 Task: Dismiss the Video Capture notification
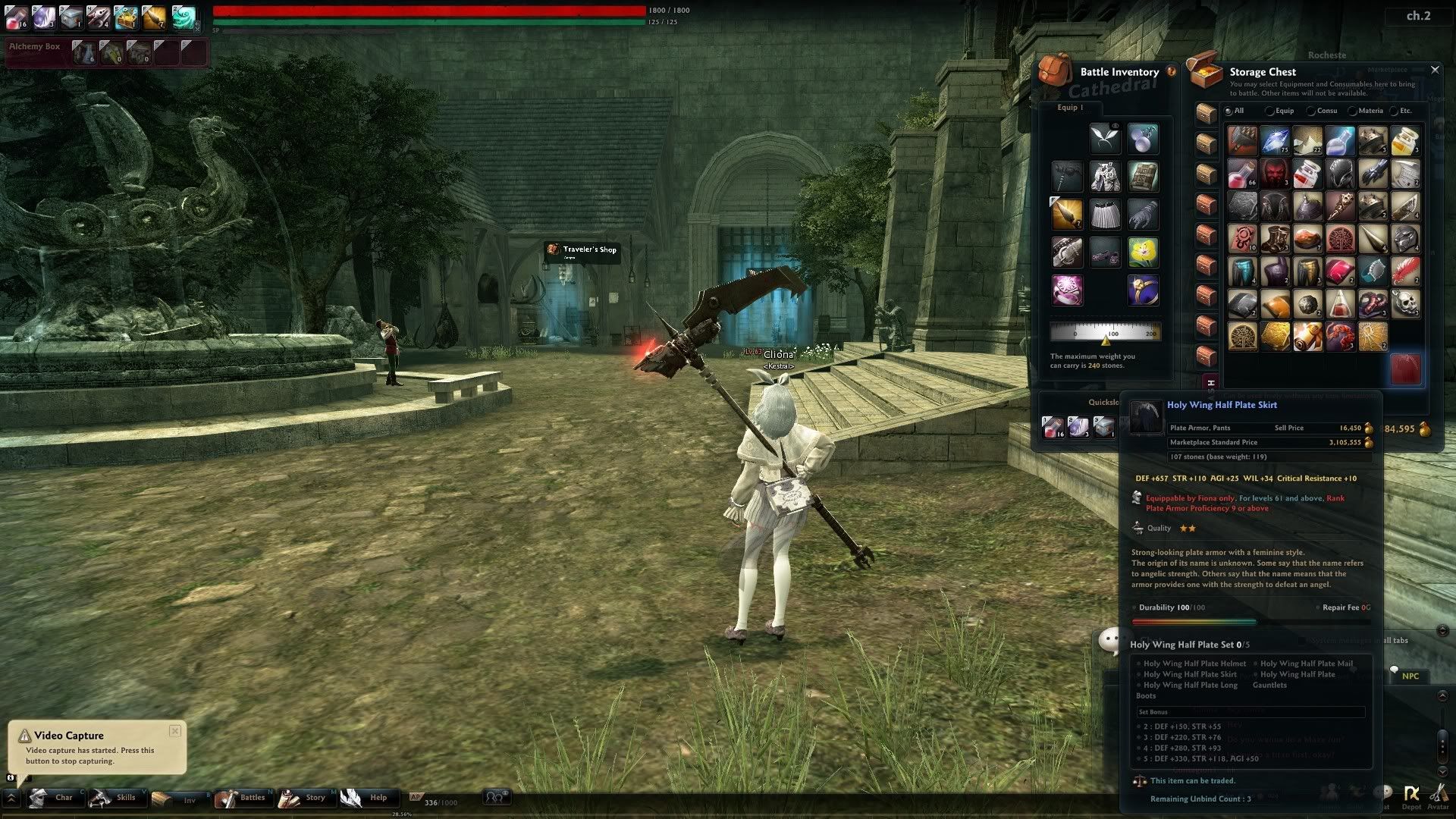pos(175,731)
